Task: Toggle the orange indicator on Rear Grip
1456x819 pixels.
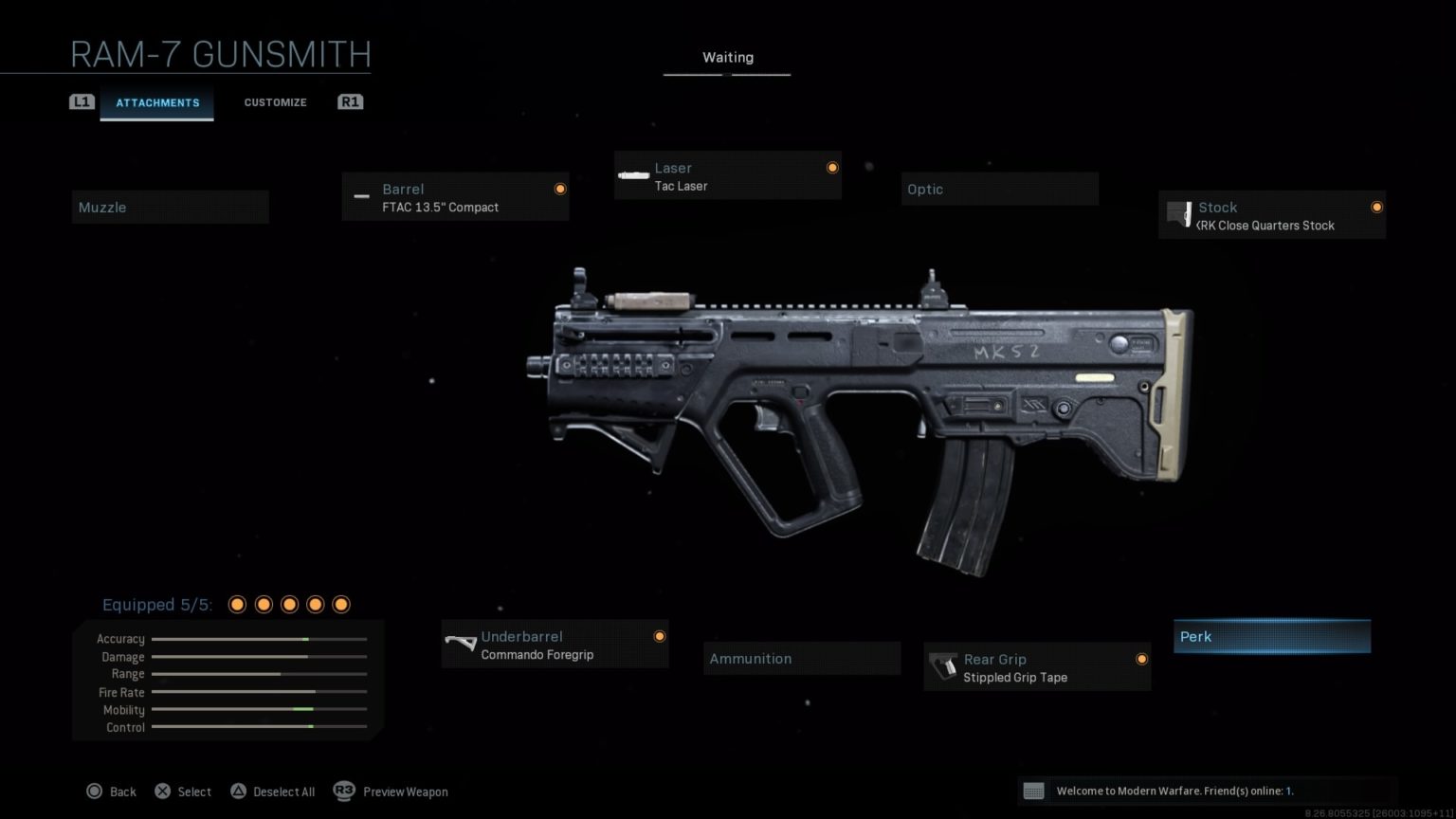Action: 1142,658
